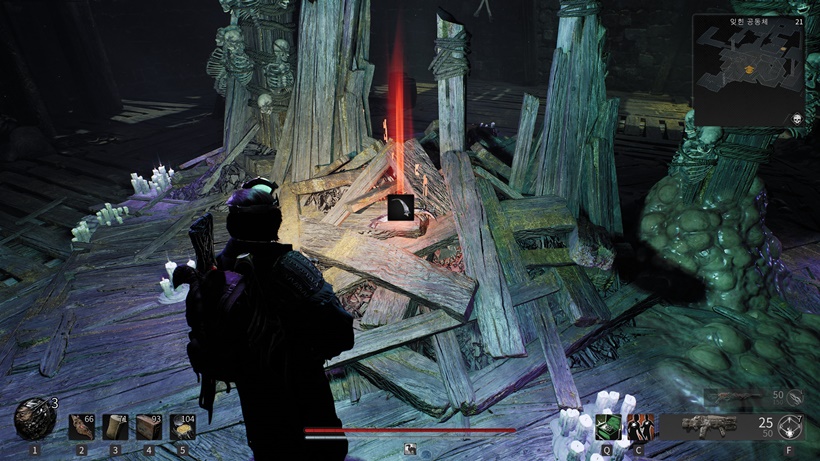Activate the green crate skill icon
Viewport: 820px width, 461px height.
click(607, 427)
